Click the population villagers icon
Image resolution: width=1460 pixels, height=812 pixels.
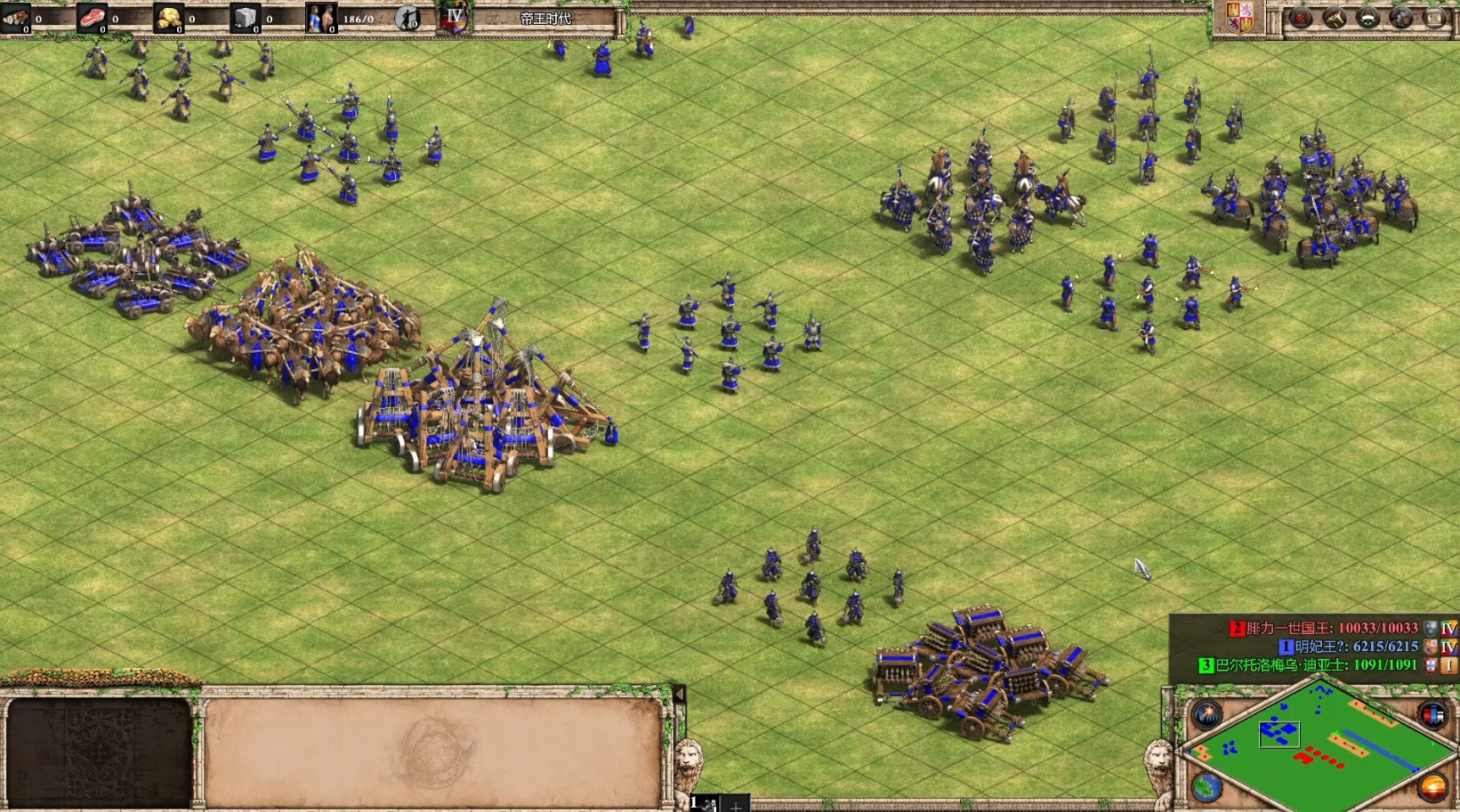point(320,18)
